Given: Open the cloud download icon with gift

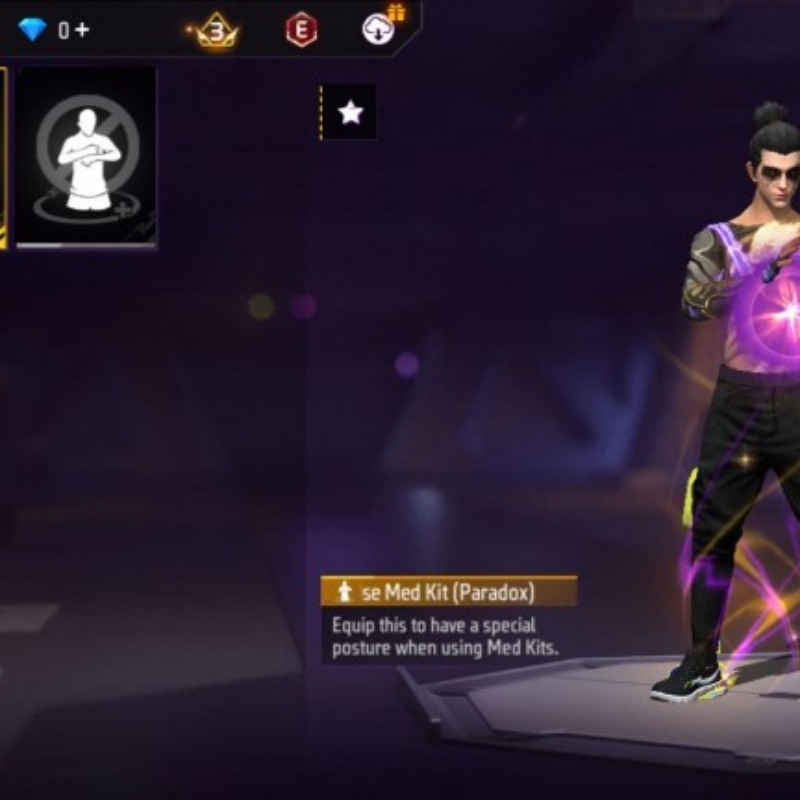Looking at the screenshot, I should tap(379, 28).
